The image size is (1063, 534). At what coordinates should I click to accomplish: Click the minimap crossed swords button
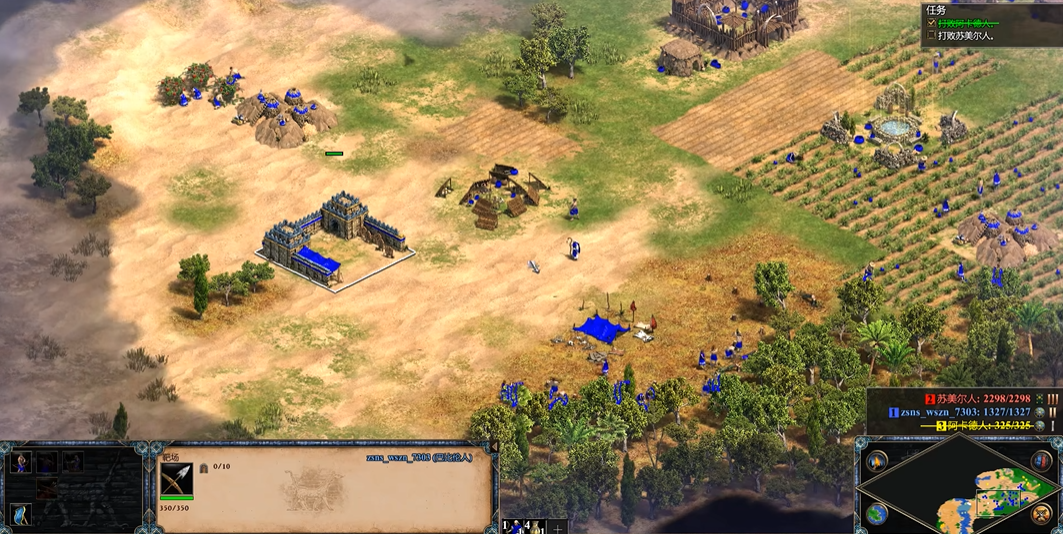(x=1042, y=514)
